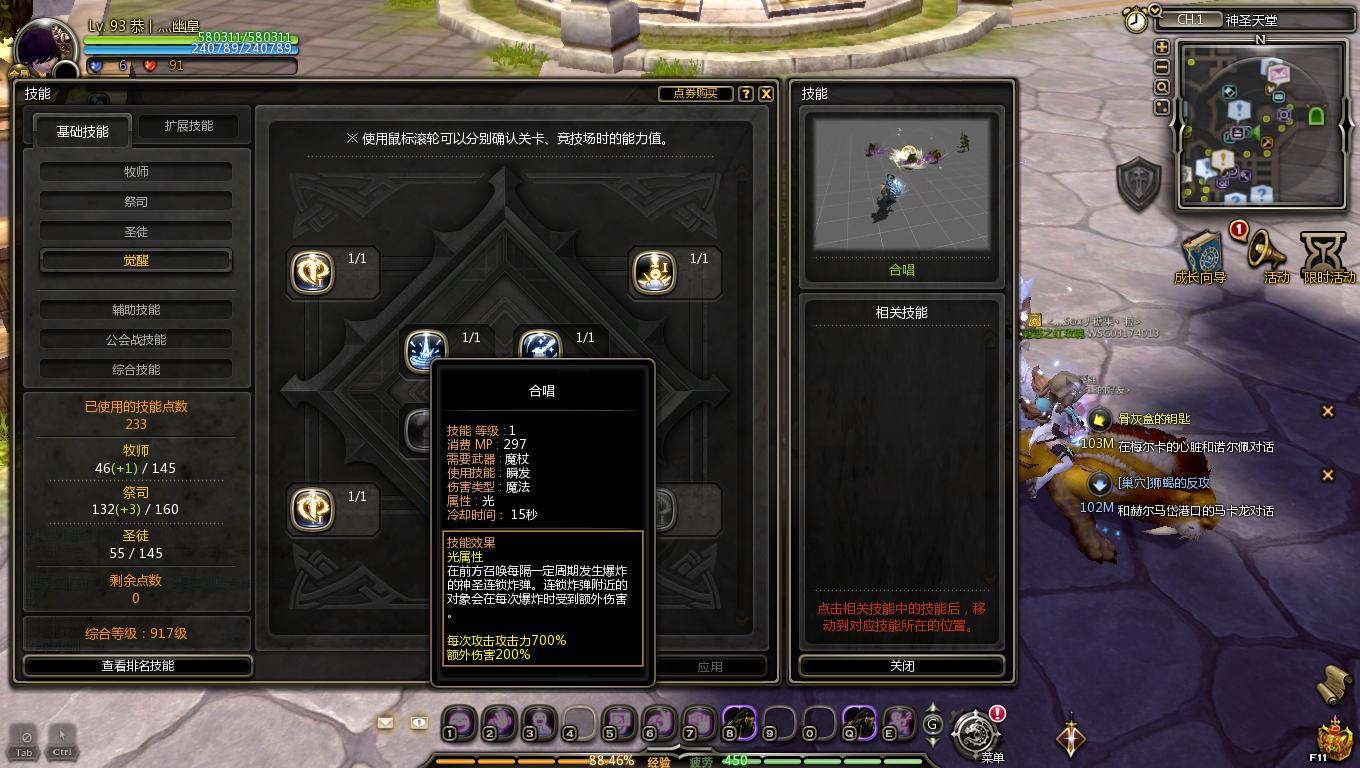Click the 活动 megaphone events icon
Viewport: 1360px width, 768px height.
click(x=1262, y=248)
